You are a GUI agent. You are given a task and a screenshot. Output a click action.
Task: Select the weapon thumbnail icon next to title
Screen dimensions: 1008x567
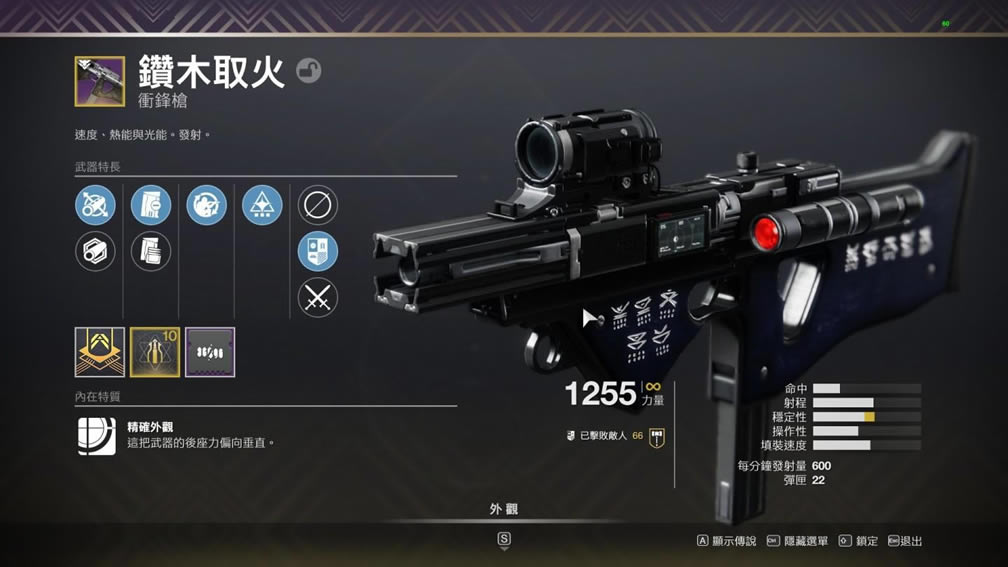coord(100,81)
